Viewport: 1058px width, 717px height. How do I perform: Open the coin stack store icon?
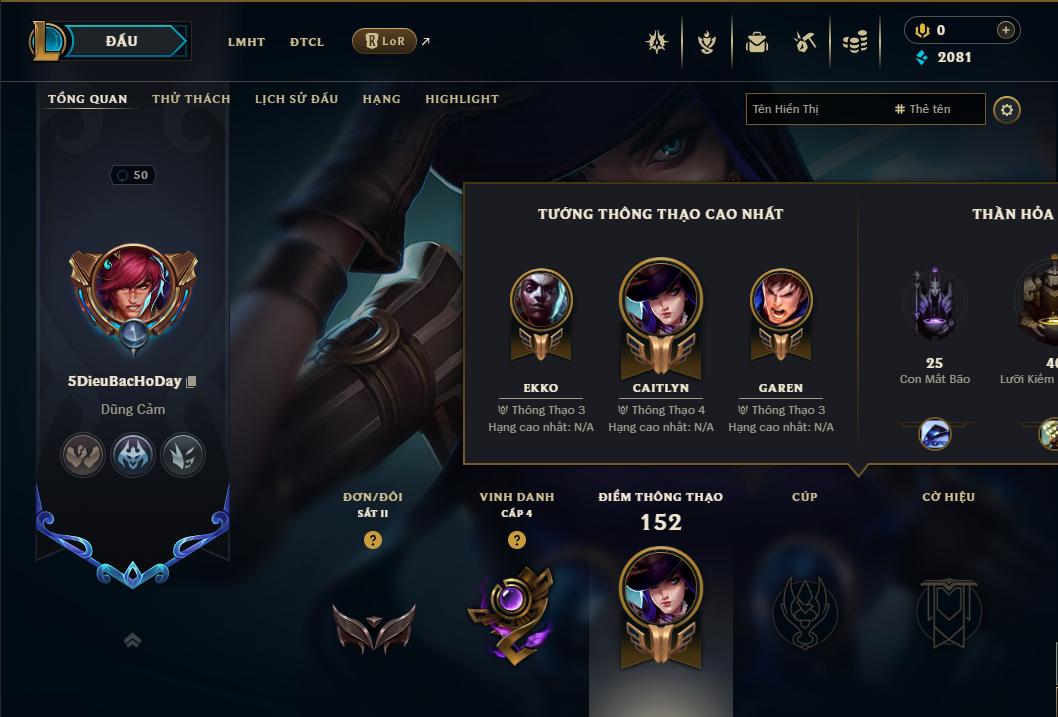[x=855, y=42]
